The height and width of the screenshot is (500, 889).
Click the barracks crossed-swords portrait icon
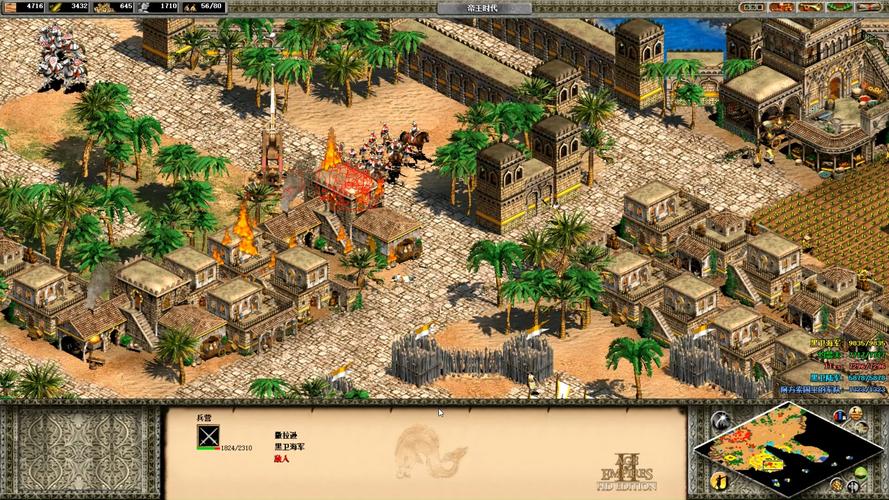(208, 435)
